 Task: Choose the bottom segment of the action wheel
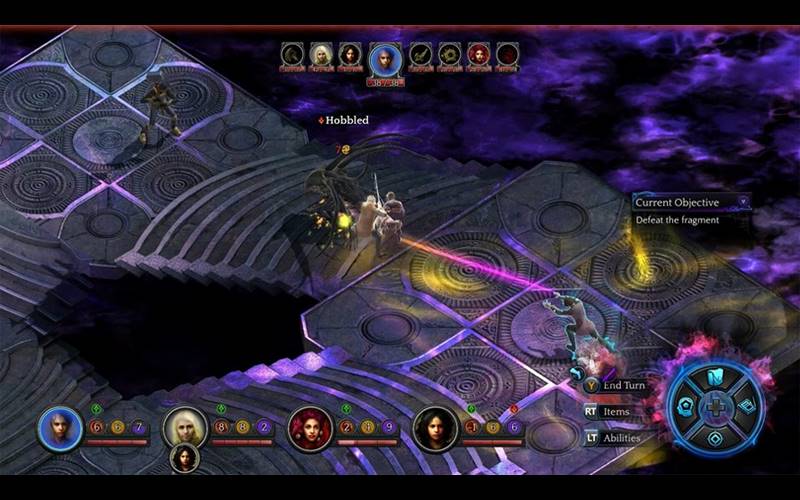point(716,438)
